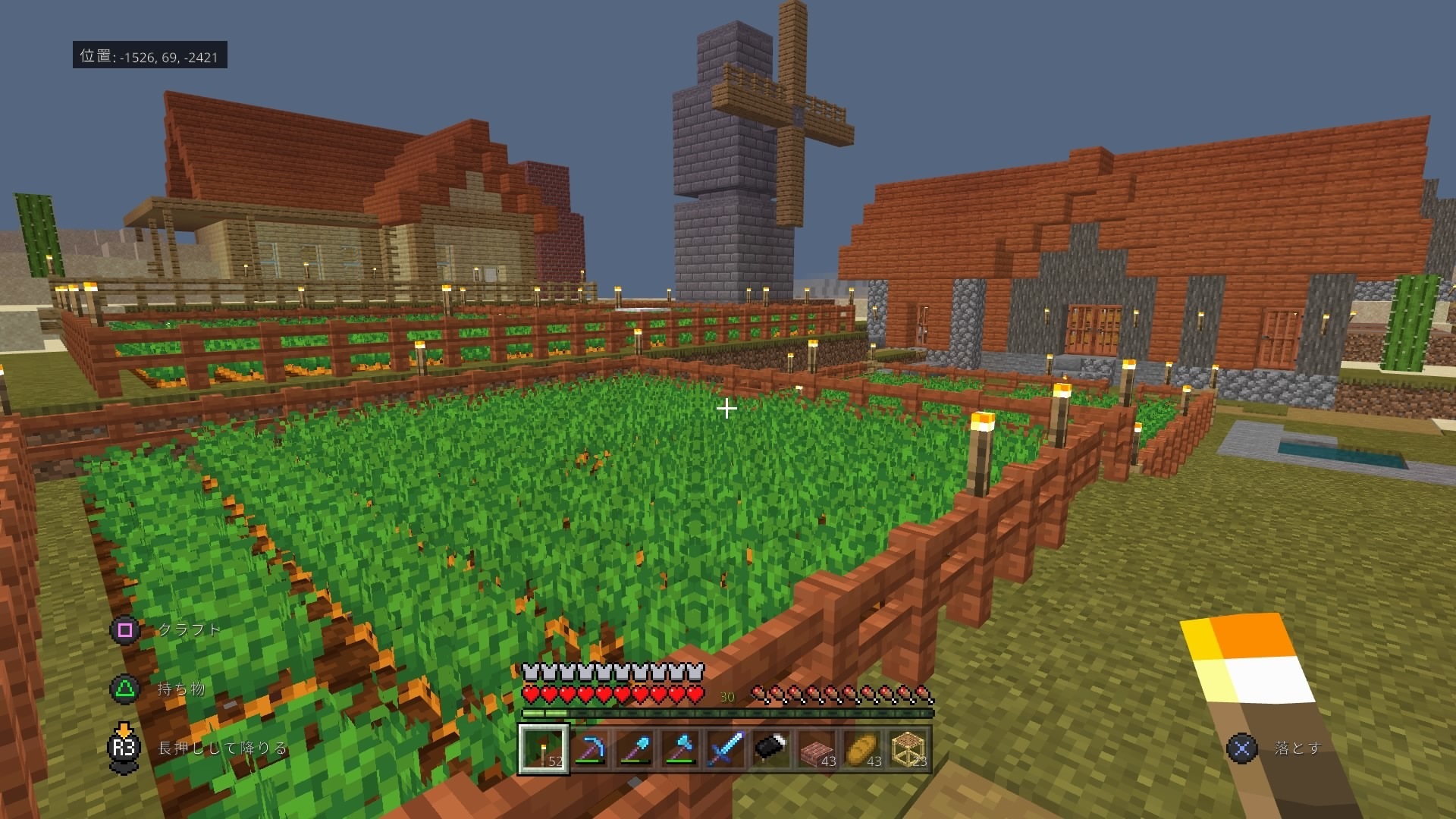Pick the brick slab stack in hotbar

click(817, 748)
